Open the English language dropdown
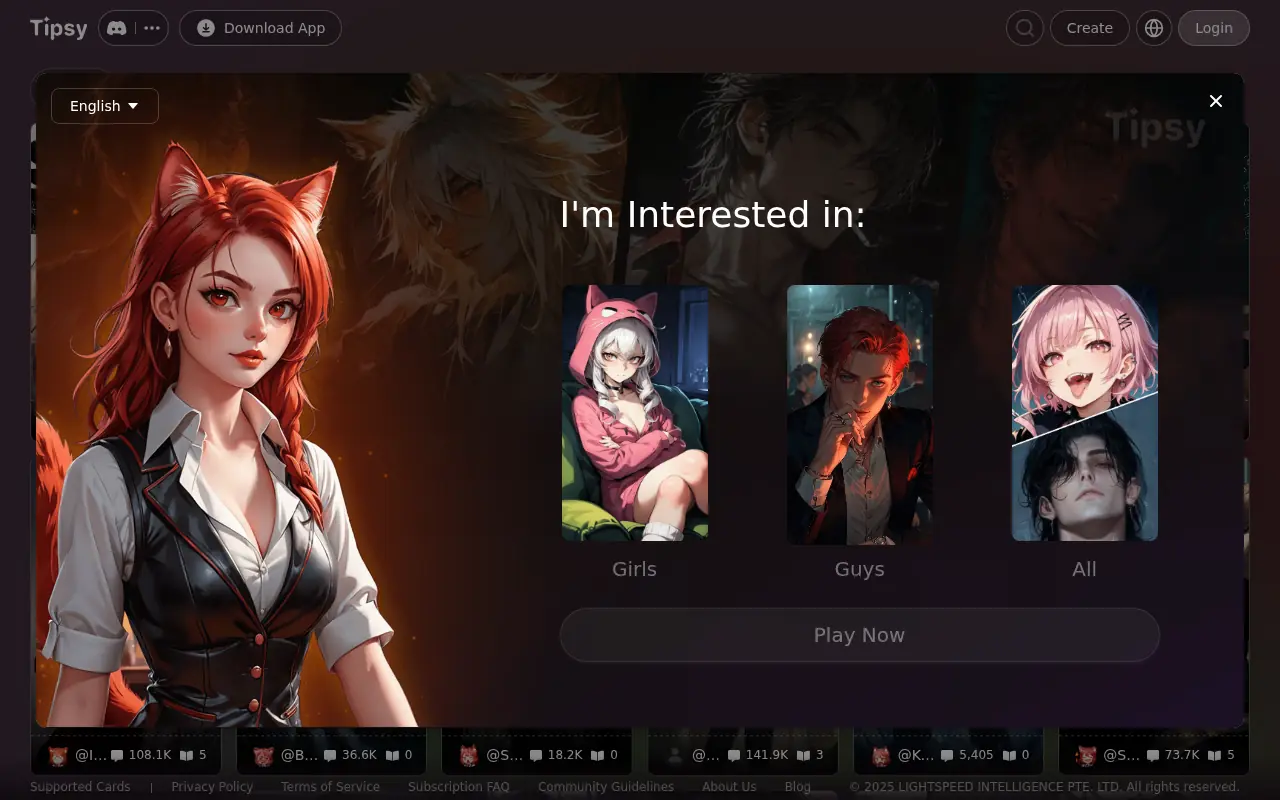This screenshot has height=800, width=1280. click(x=104, y=105)
